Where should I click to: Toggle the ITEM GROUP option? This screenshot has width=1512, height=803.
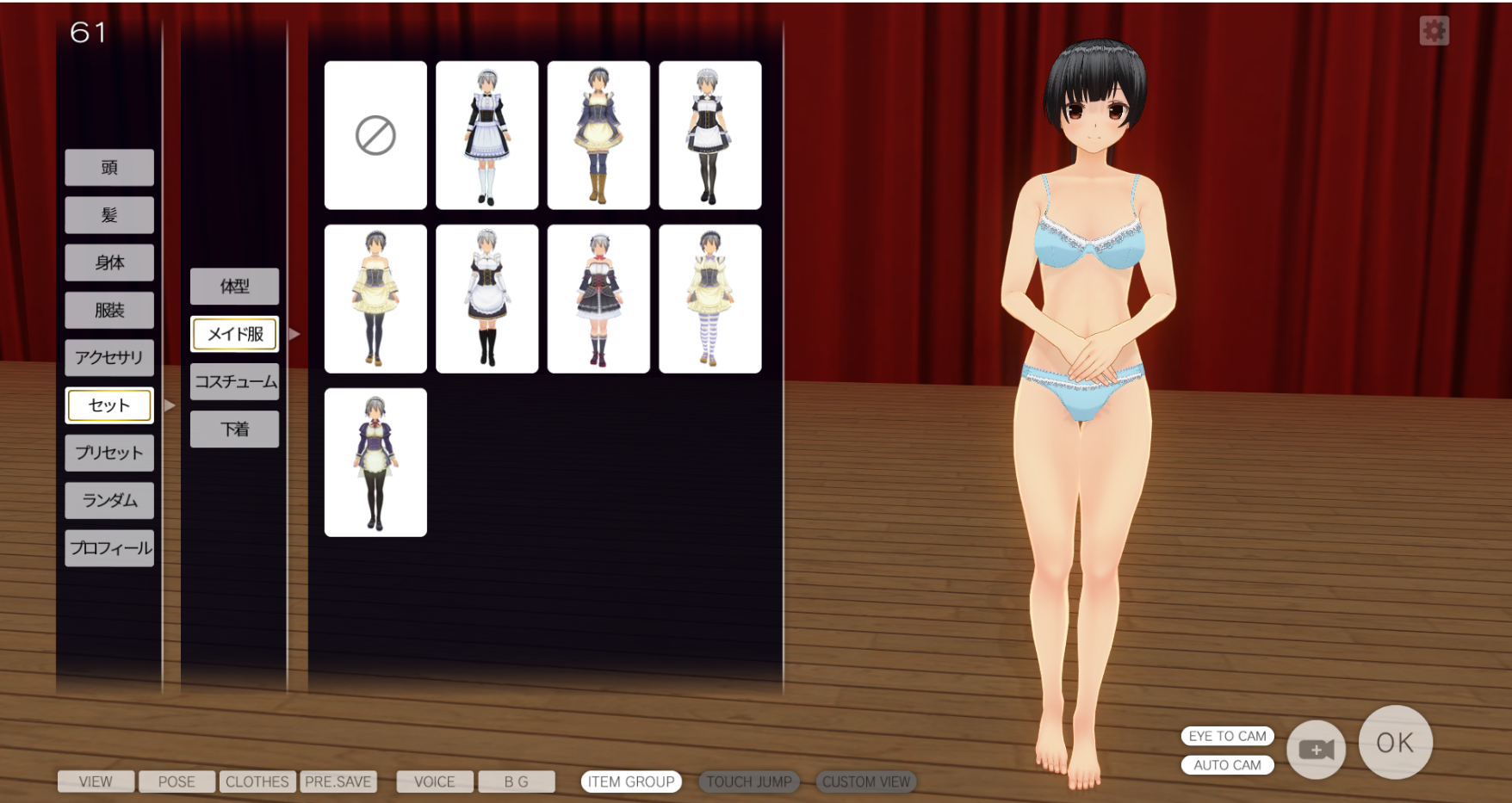tap(631, 781)
